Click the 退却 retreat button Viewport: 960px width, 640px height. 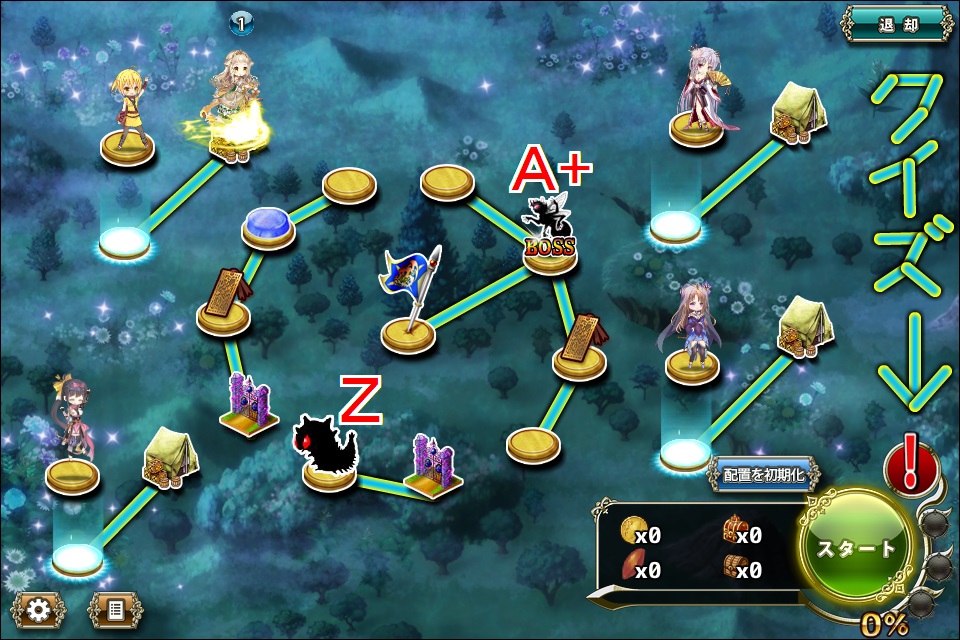[896, 24]
